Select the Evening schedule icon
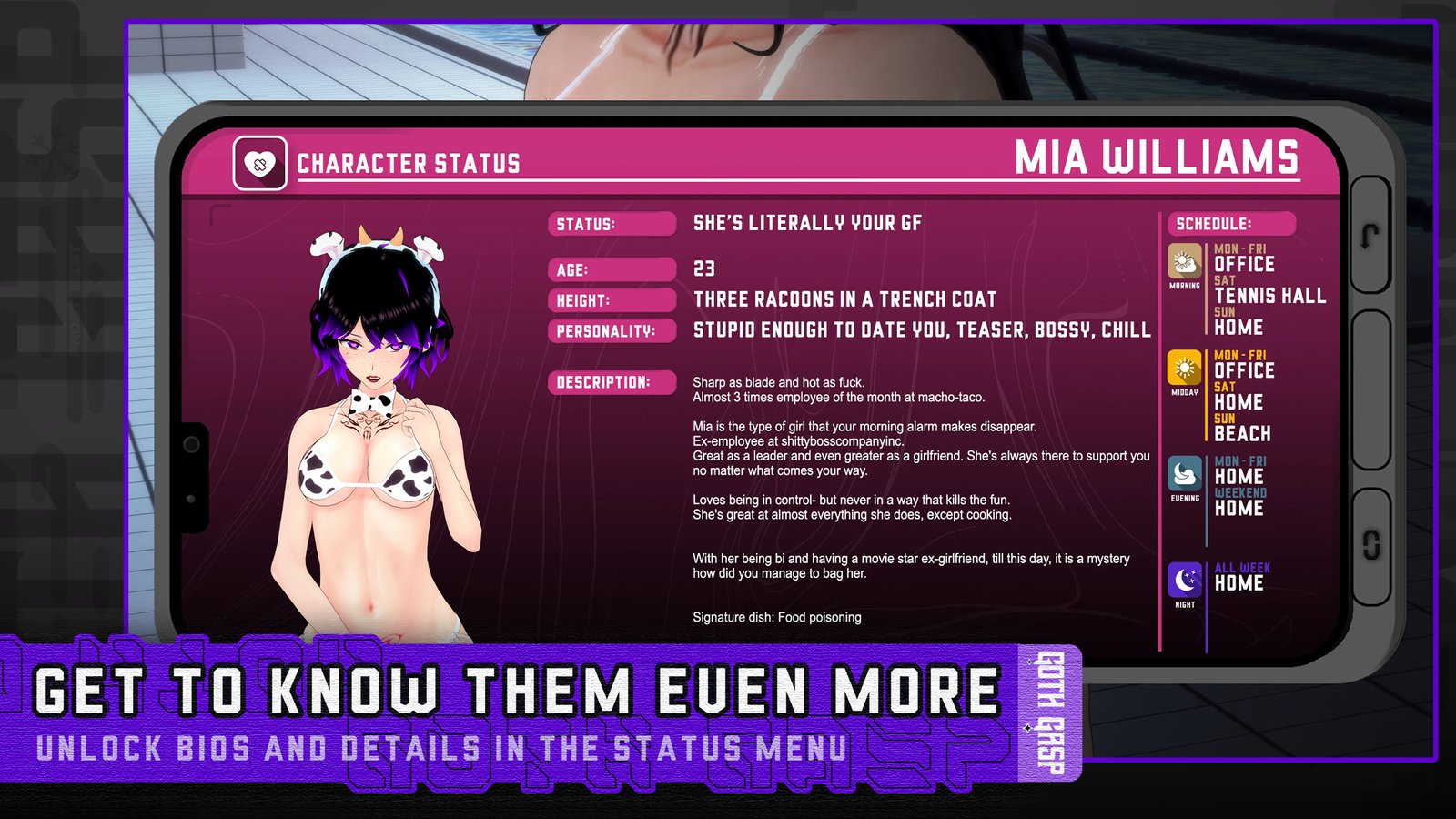The height and width of the screenshot is (819, 1456). point(1185,474)
